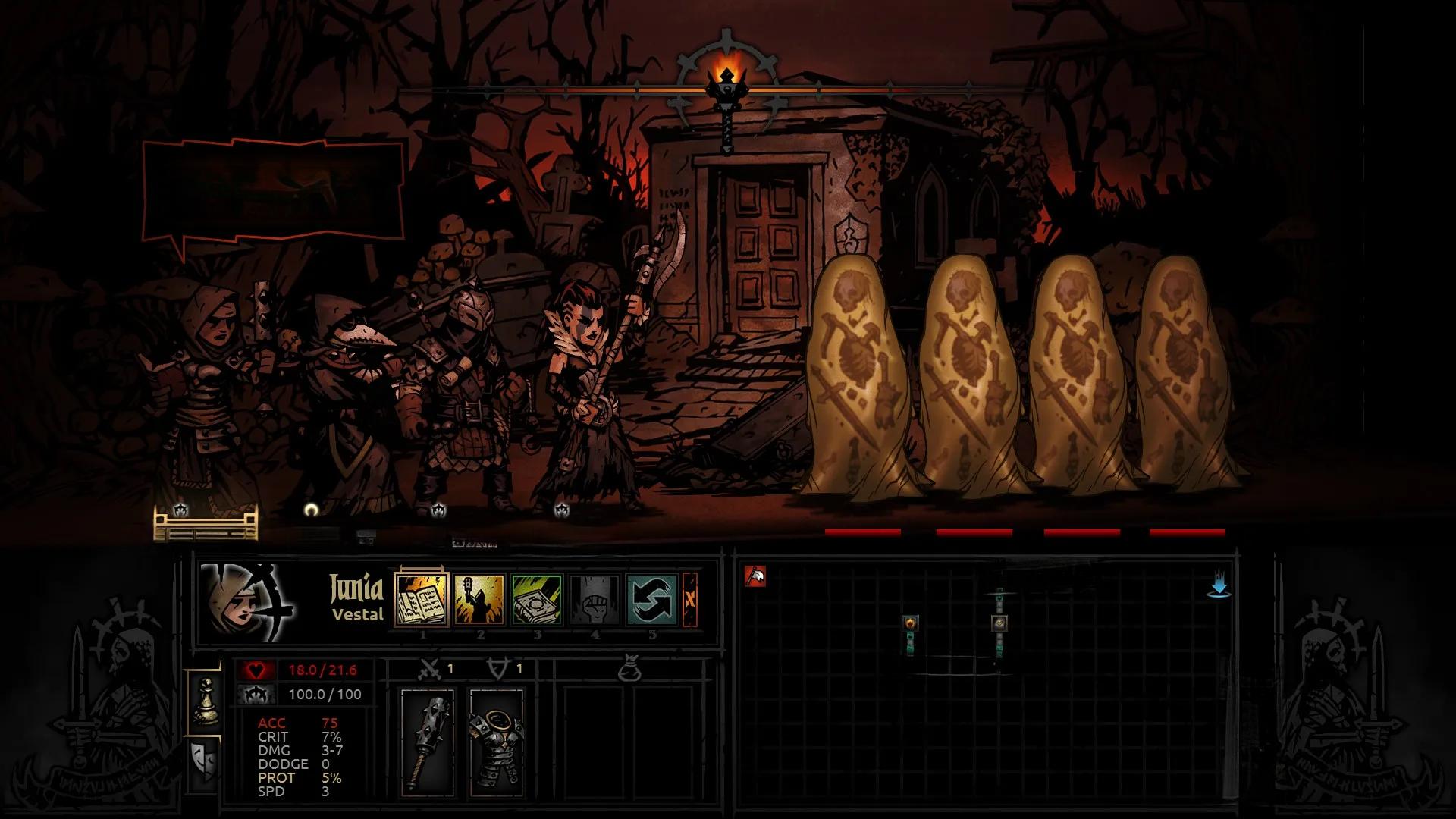1456x819 pixels.
Task: Click the white flag retreat button
Action: pos(755,577)
